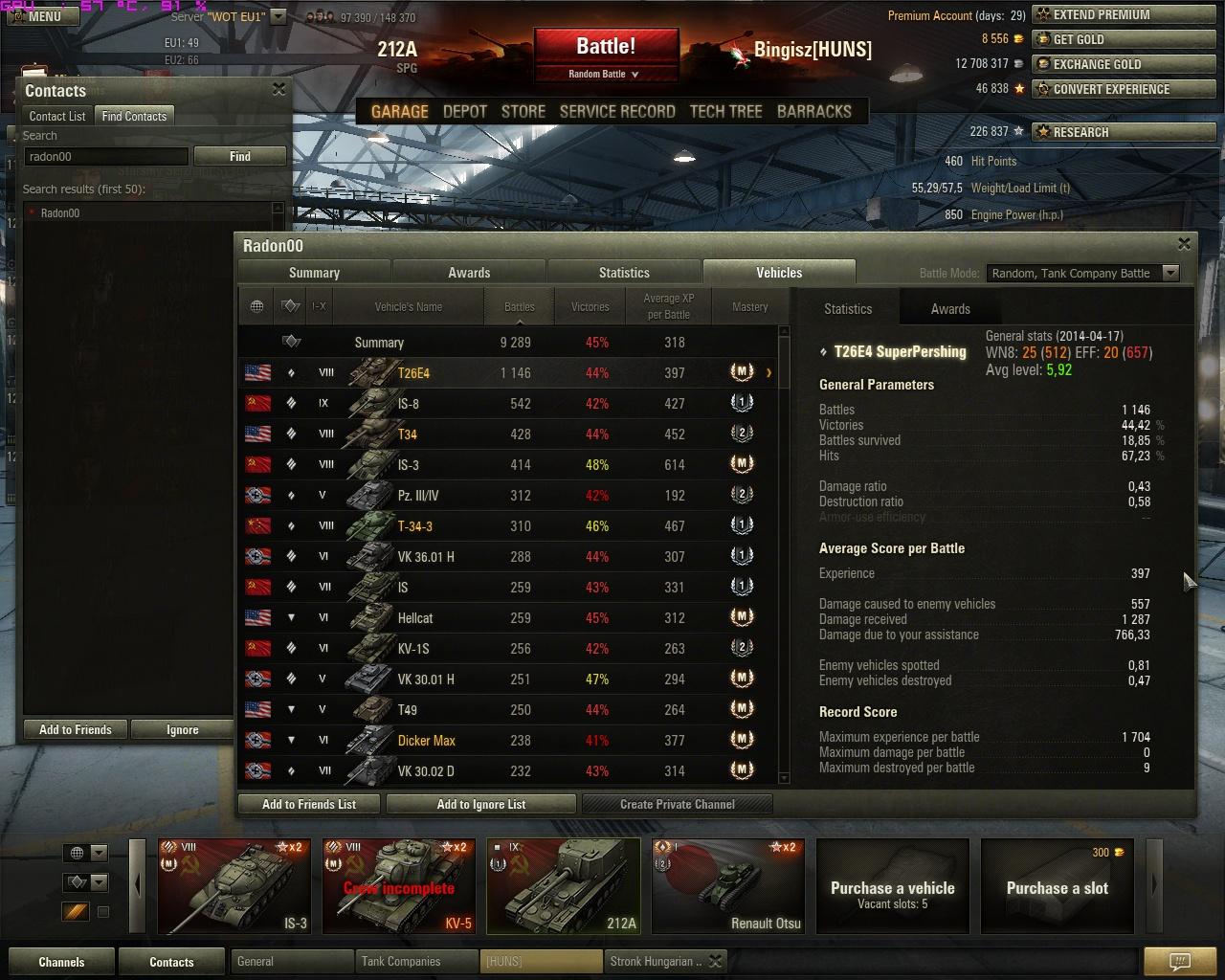This screenshot has width=1225, height=980.
Task: Select the IS-8 row in vehicle list
Action: pos(507,404)
